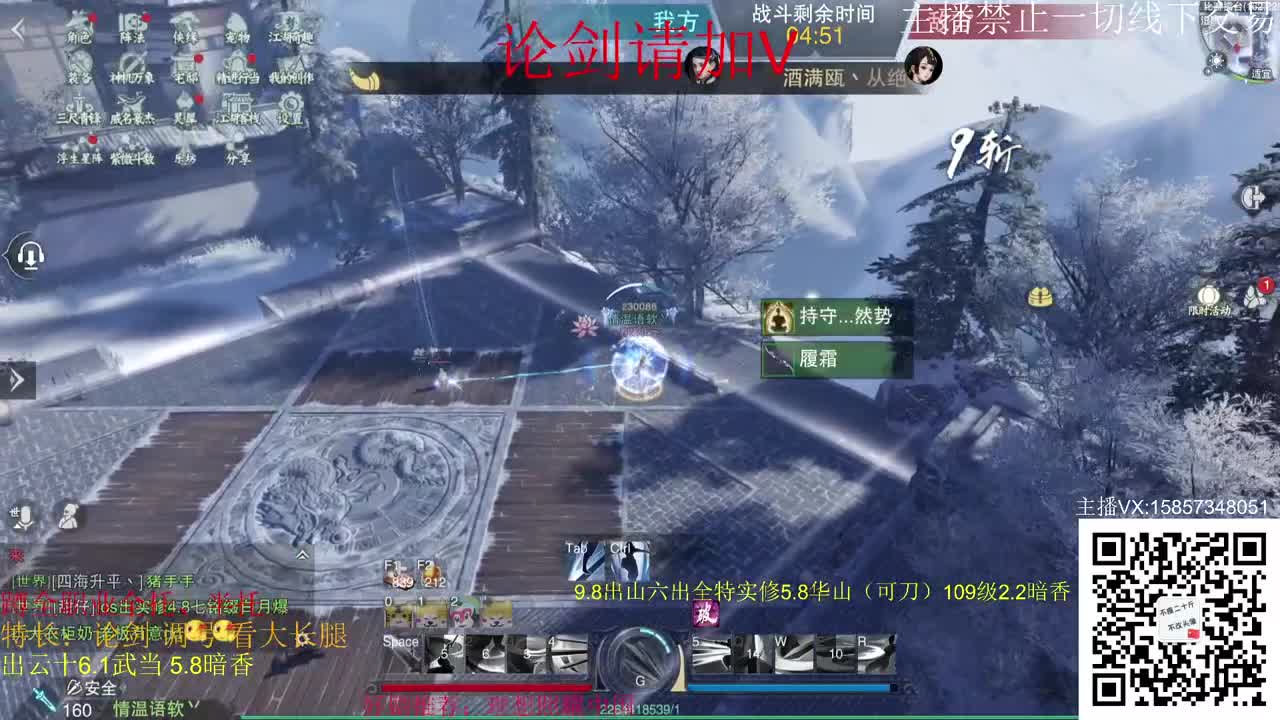Collapse the chat panel chevron
Viewport: 1280px width, 720px height.
[302, 555]
